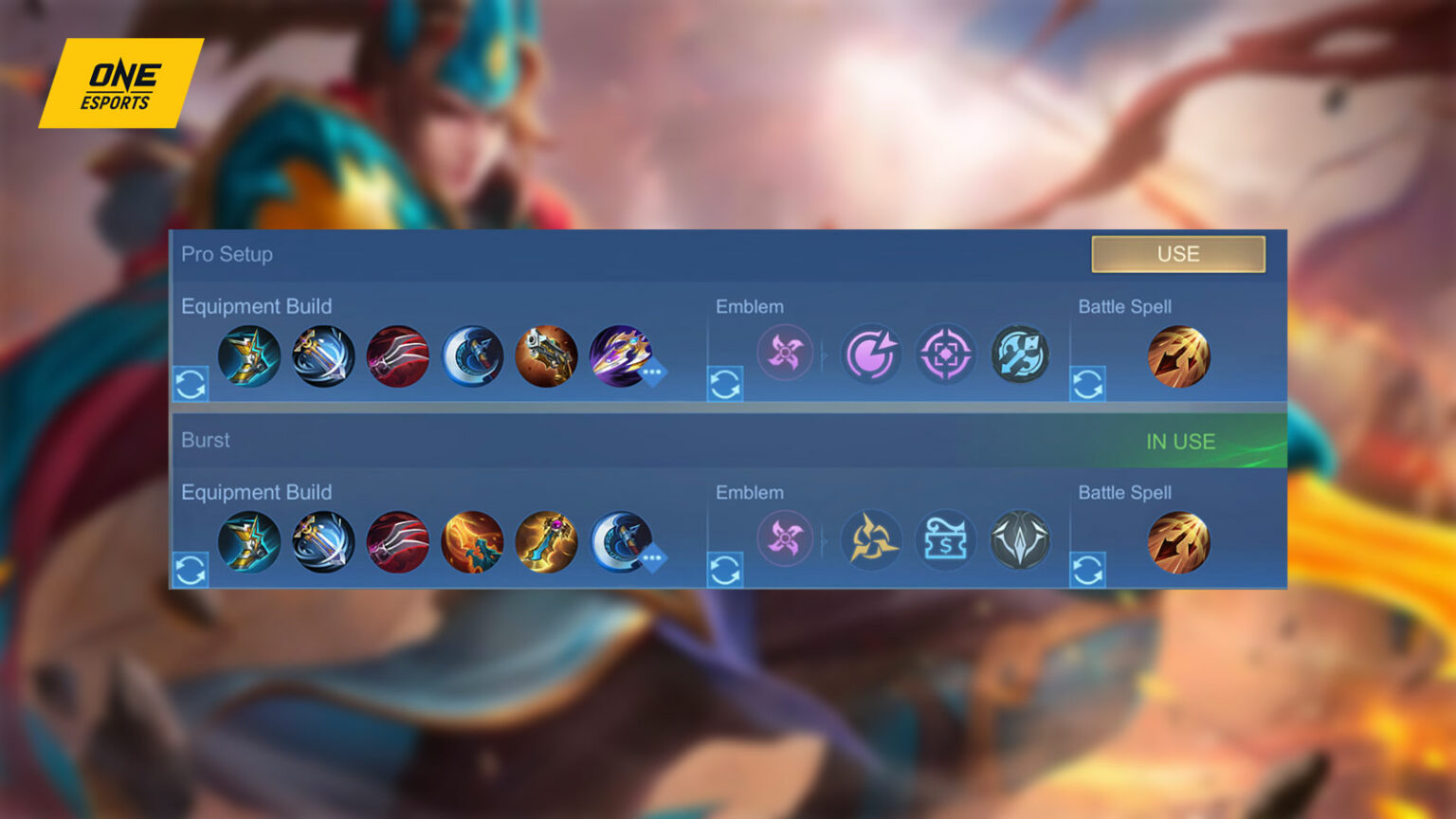Image resolution: width=1456 pixels, height=819 pixels.
Task: Open the Execute battle spell in Pro Setup
Action: (1179, 355)
